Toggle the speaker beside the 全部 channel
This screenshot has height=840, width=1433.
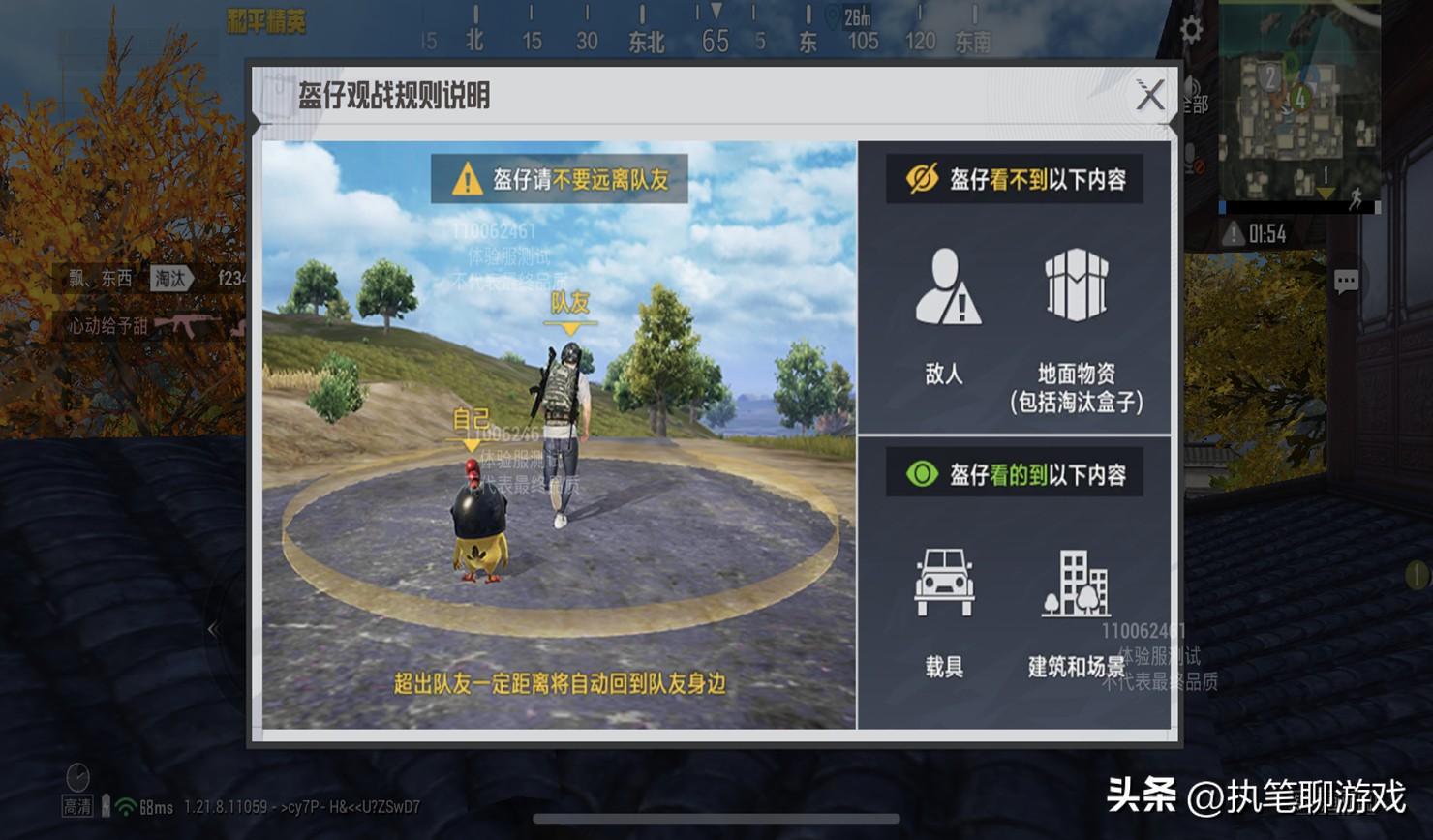tap(1192, 87)
